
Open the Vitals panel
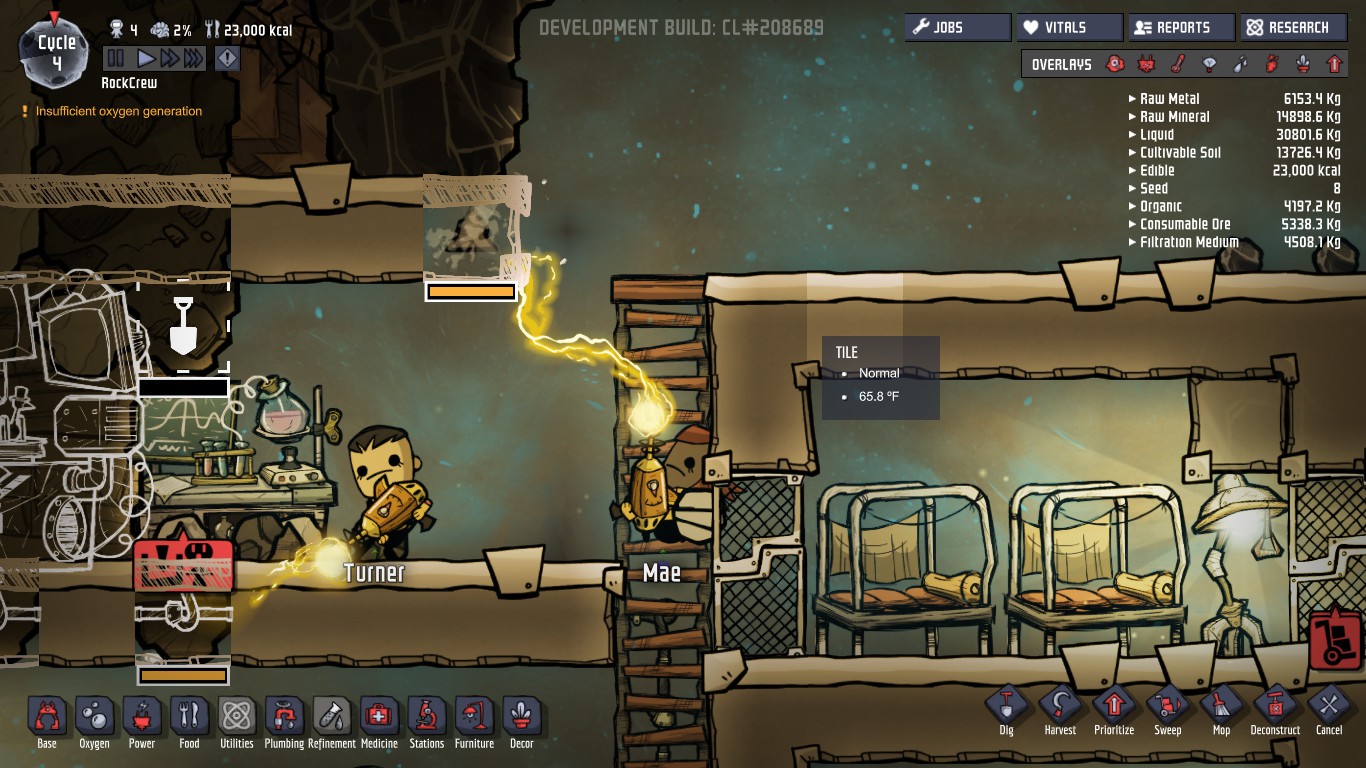(x=1068, y=28)
